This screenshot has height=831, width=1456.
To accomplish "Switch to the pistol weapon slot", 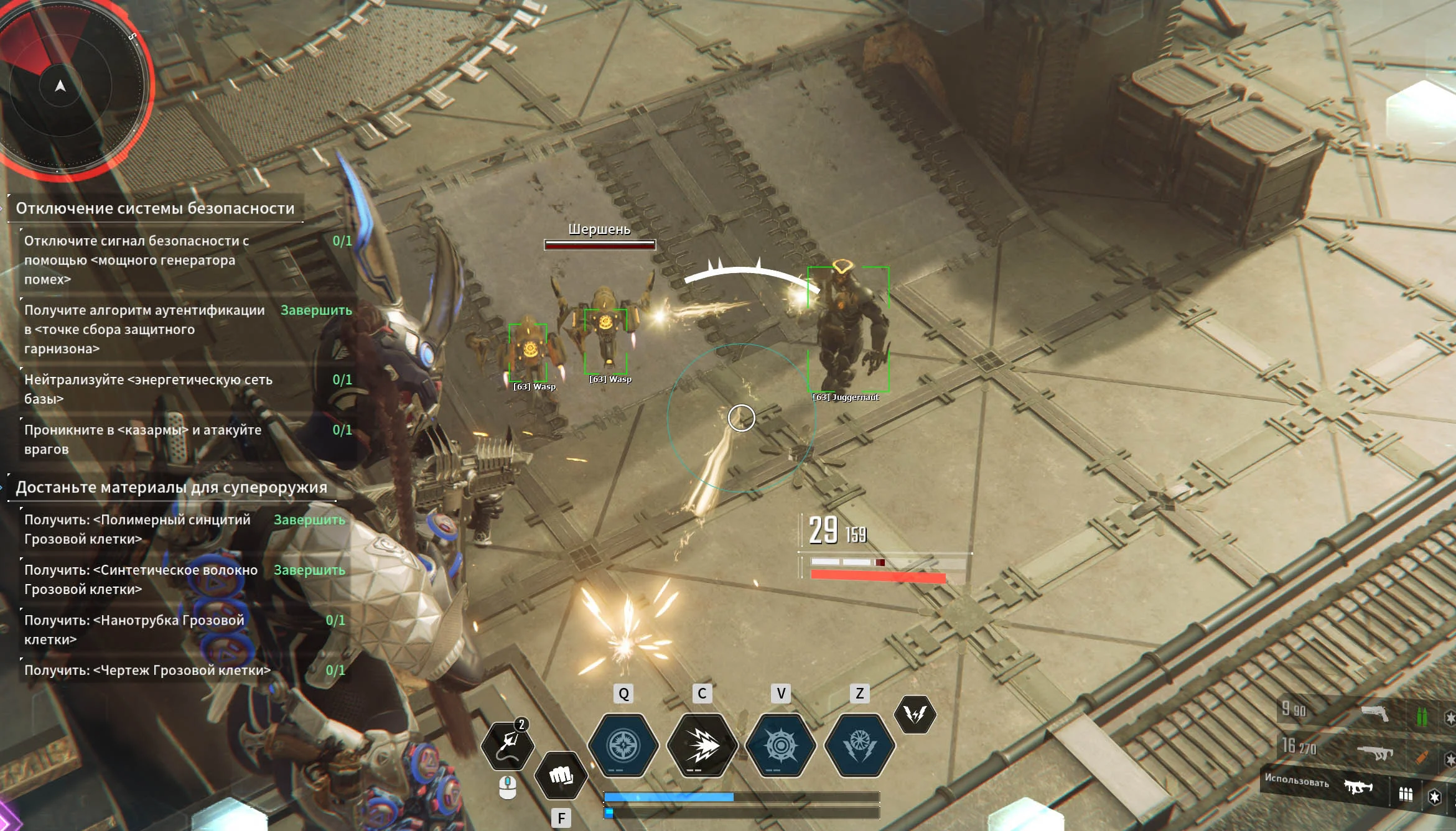I will click(x=1374, y=713).
